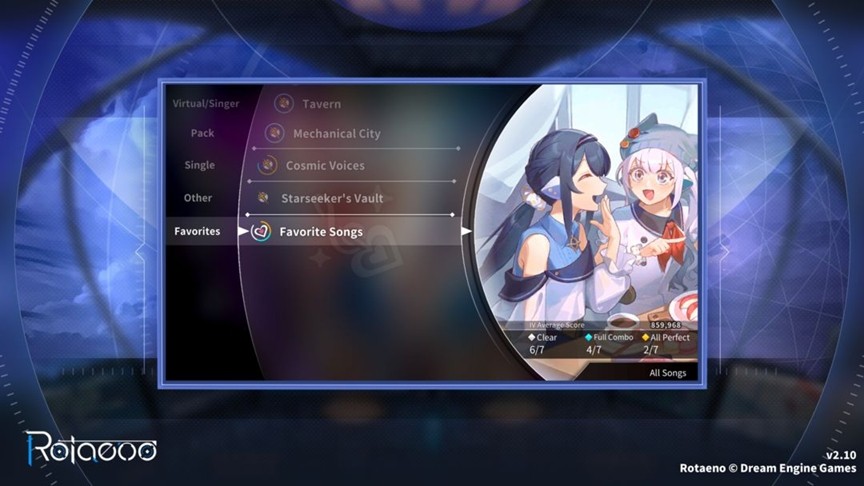Screen dimensions: 864x486
Task: Switch to the Other category
Action: (x=198, y=198)
